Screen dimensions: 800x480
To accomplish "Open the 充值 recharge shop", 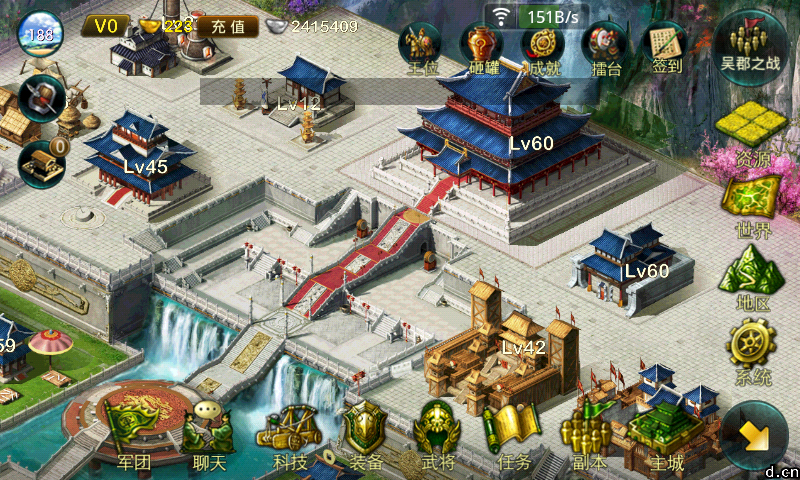I will 227,27.
